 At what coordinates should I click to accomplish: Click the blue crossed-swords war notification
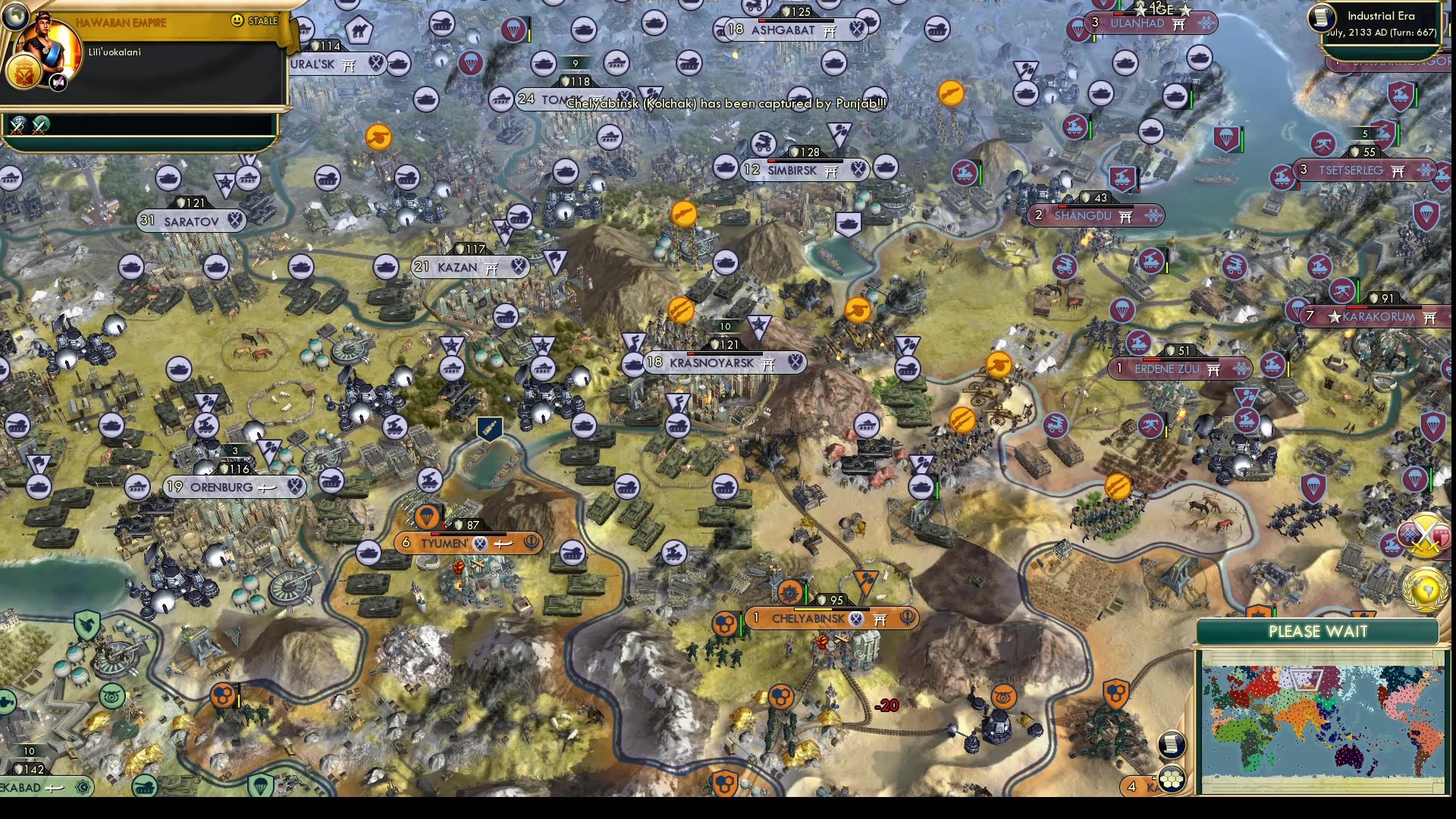click(x=18, y=124)
